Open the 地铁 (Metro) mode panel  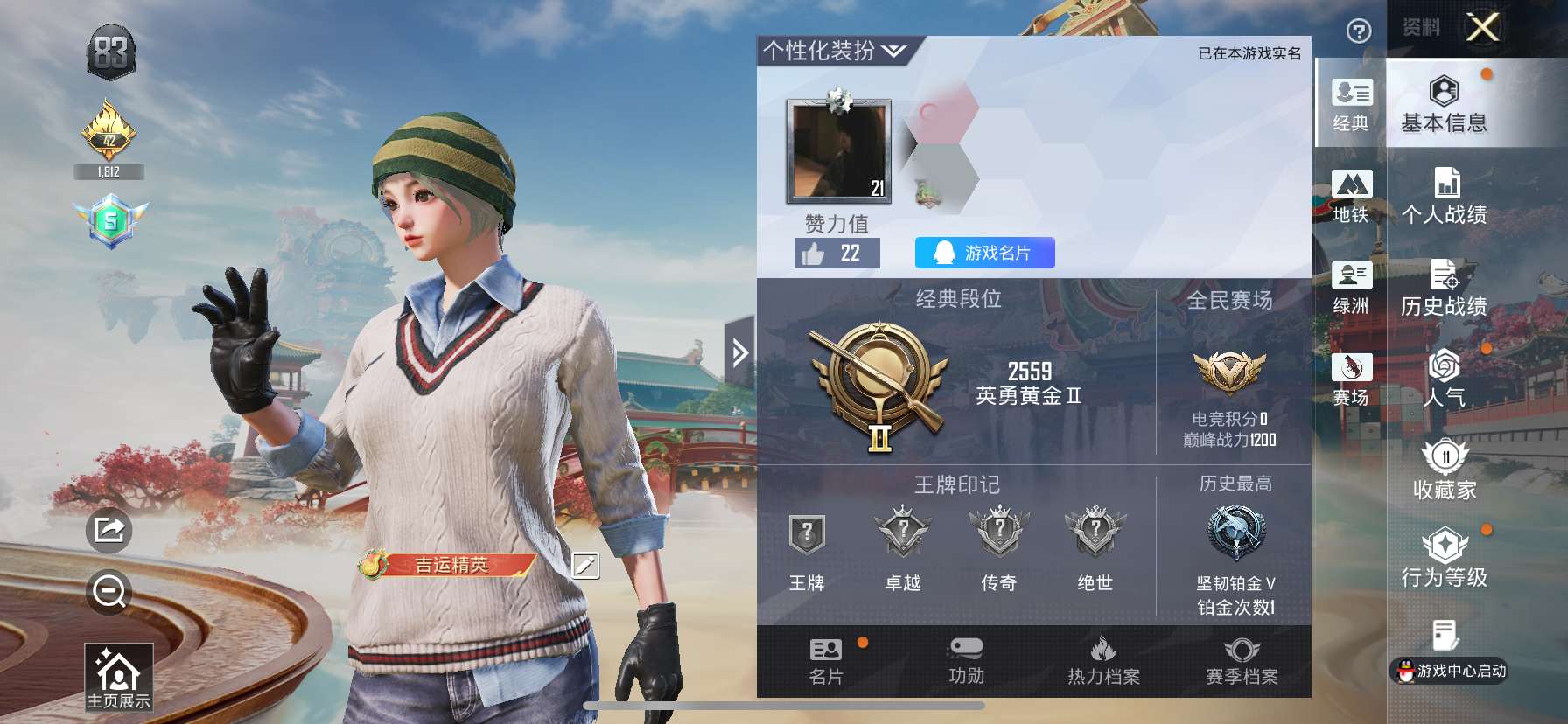pos(1353,194)
